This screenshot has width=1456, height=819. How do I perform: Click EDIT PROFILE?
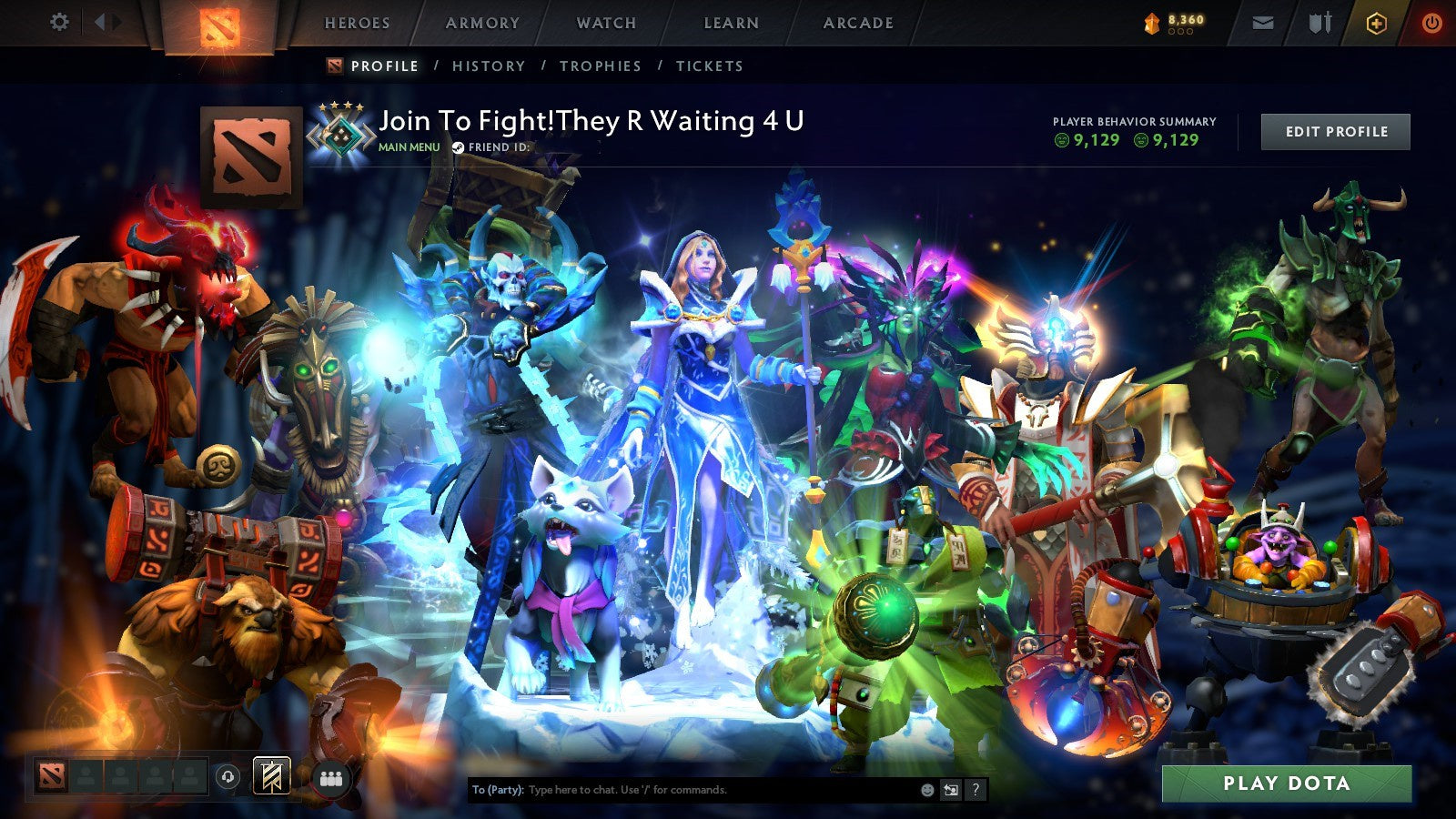click(1334, 131)
